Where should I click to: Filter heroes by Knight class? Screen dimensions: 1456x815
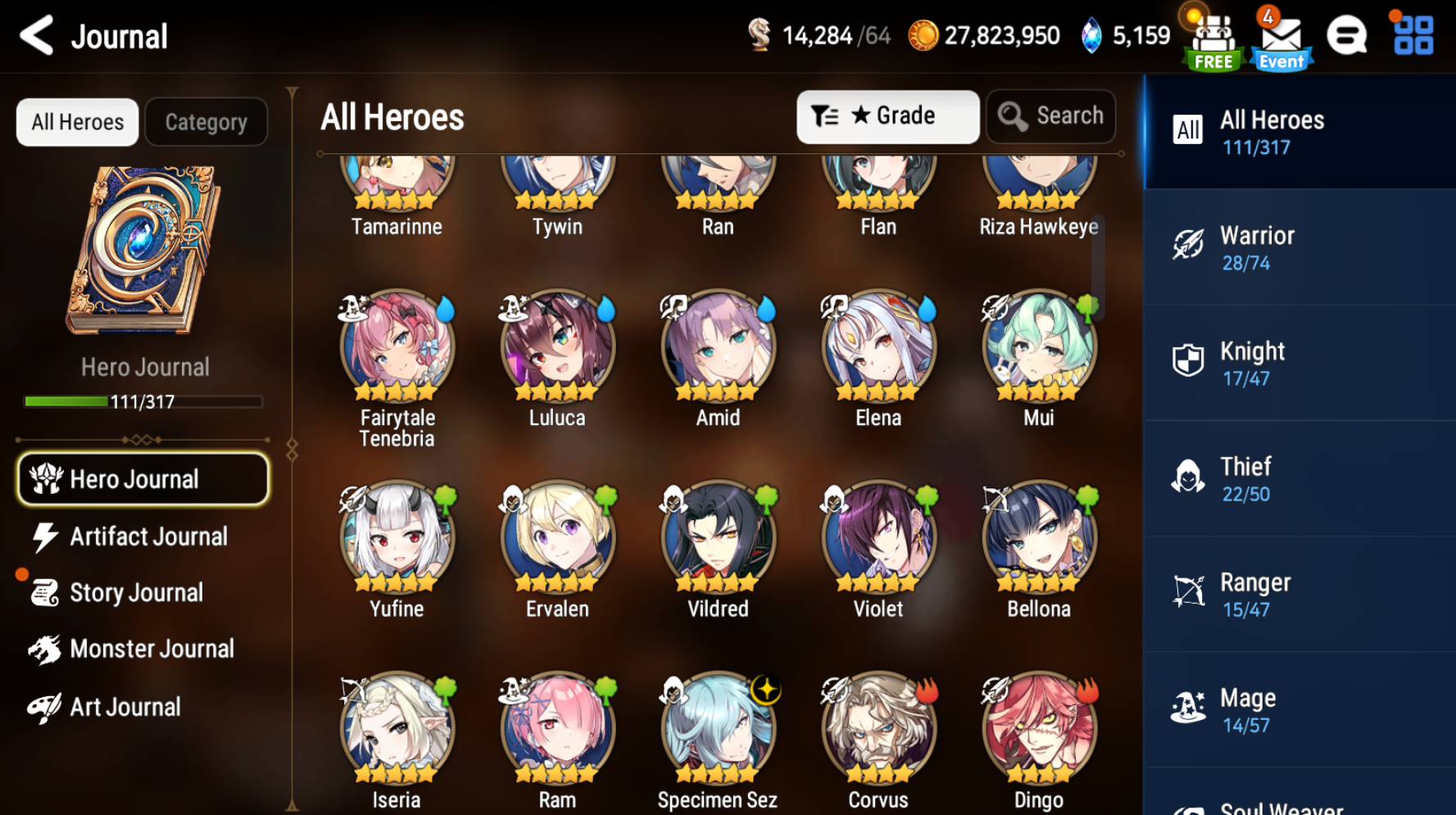[1298, 363]
